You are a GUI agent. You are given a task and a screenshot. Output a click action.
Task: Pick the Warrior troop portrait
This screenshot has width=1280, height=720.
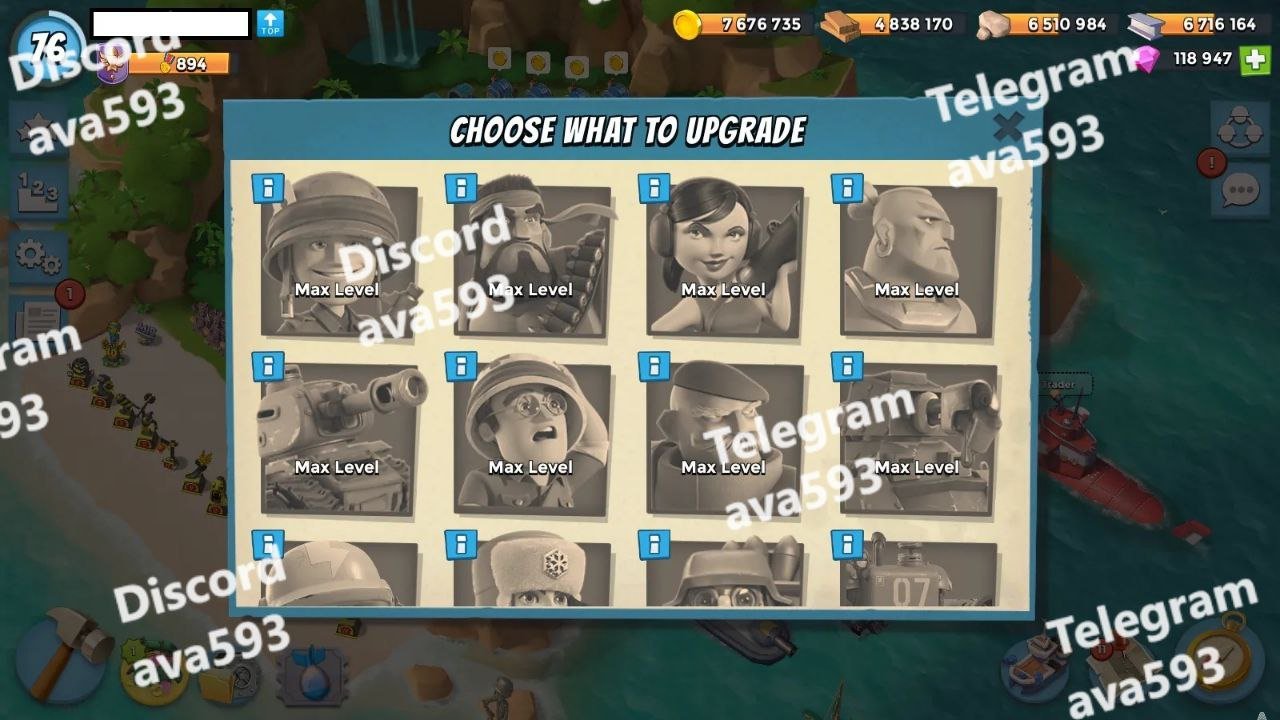point(917,258)
